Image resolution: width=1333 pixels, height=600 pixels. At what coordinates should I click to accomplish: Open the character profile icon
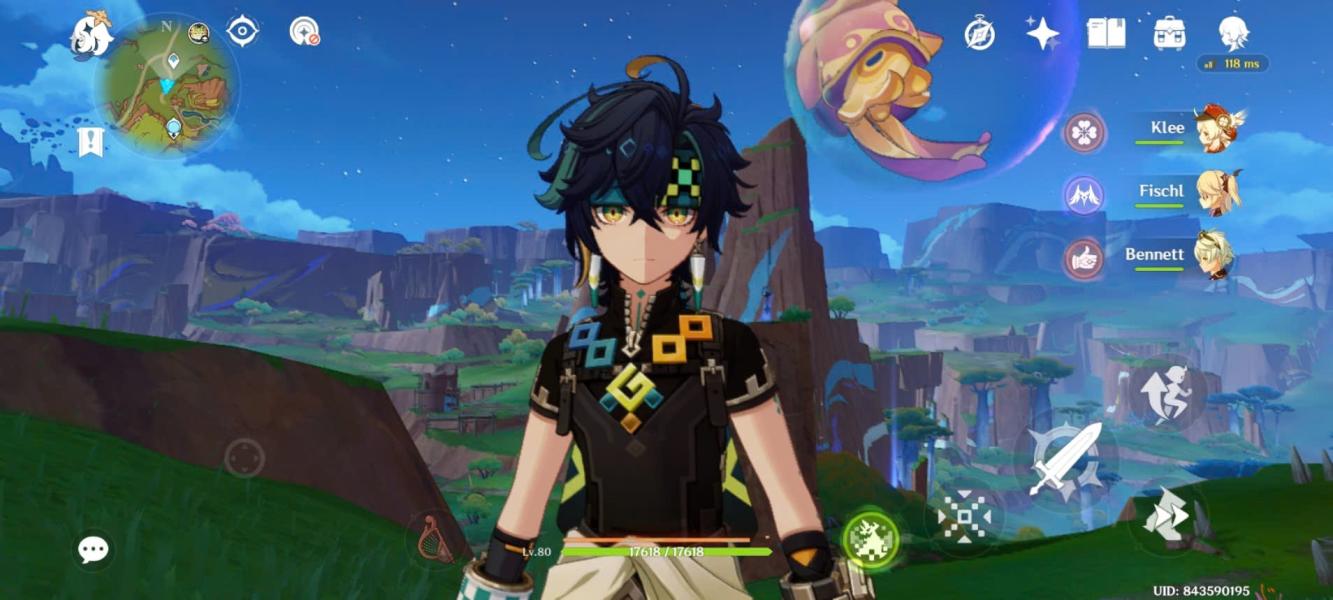pyautogui.click(x=1233, y=33)
